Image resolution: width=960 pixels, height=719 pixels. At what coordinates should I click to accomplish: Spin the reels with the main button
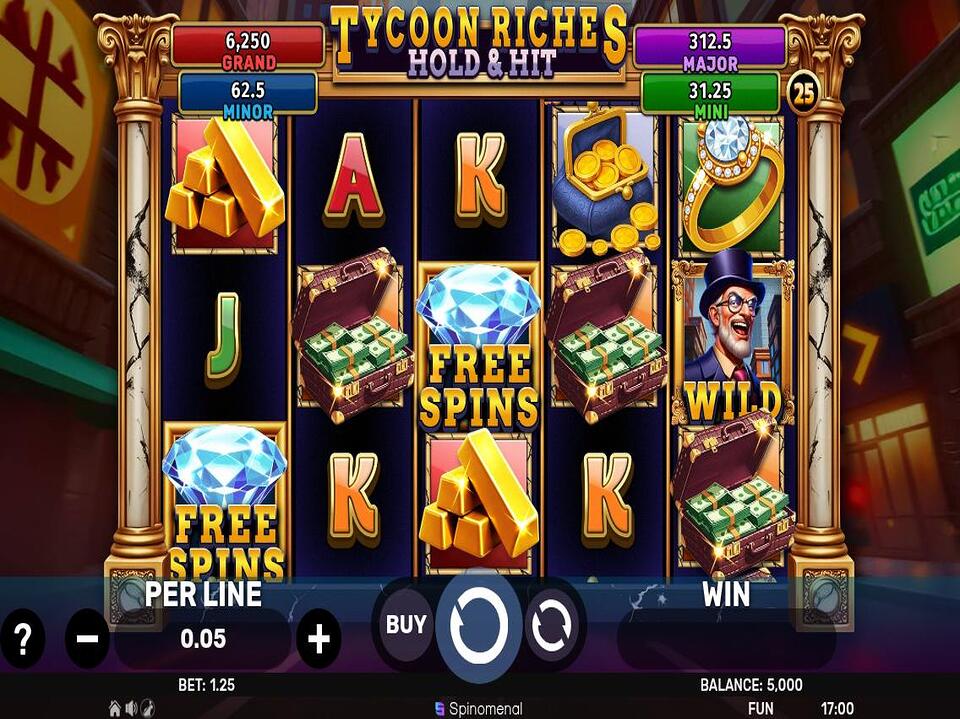(479, 626)
